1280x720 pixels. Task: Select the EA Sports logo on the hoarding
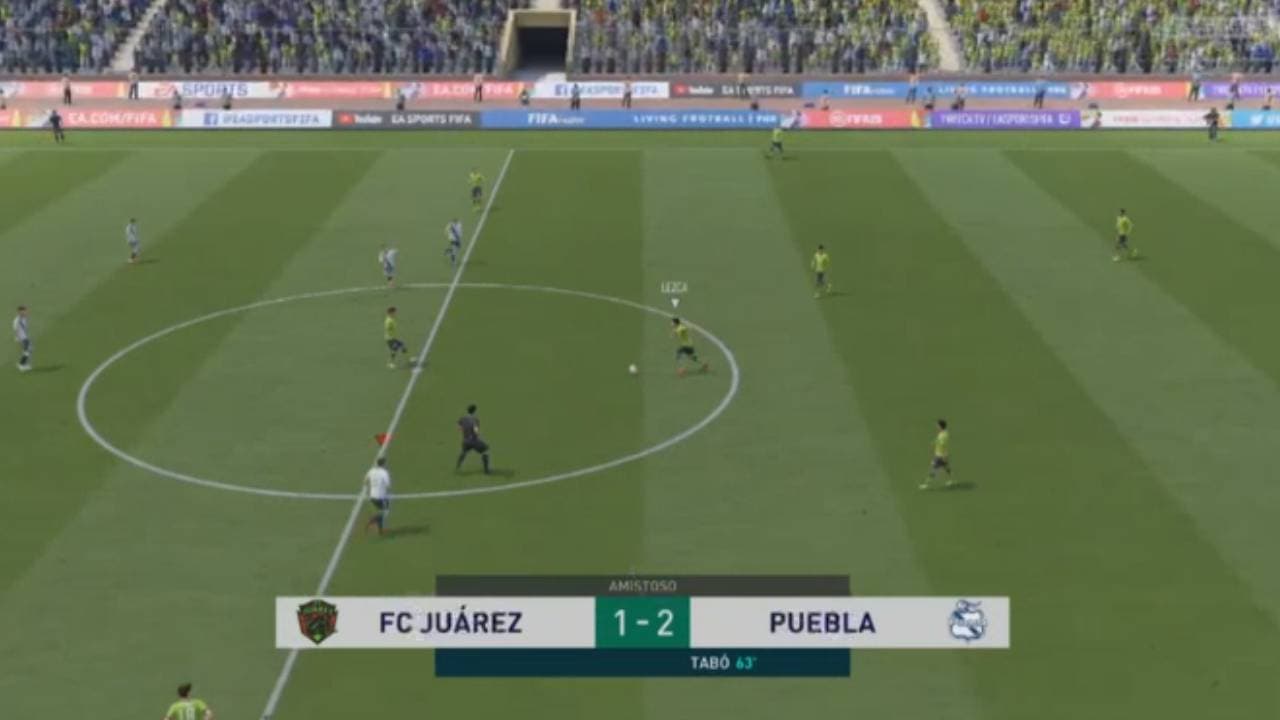pos(200,87)
